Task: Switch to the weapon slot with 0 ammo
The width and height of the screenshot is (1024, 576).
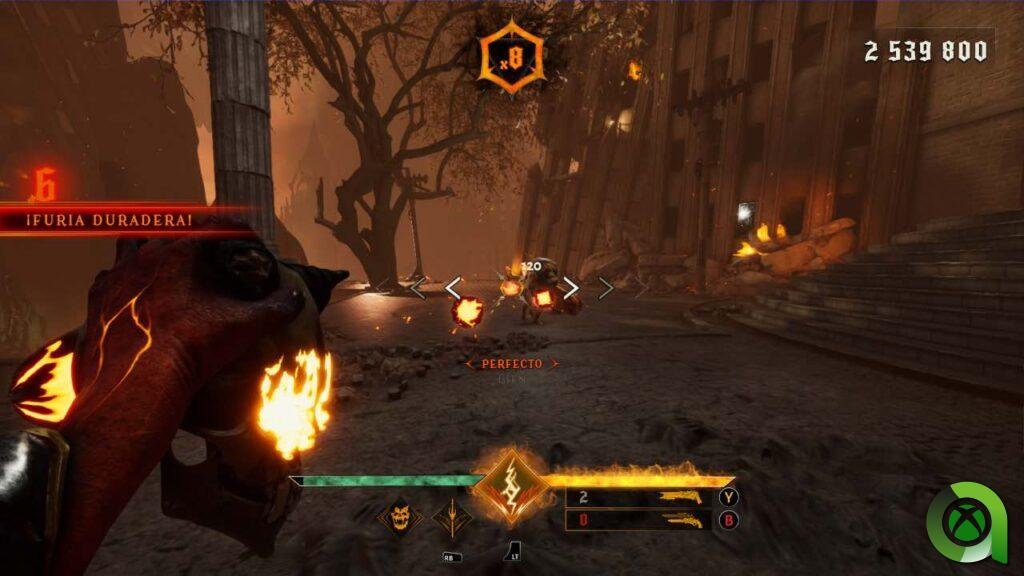Action: click(640, 520)
